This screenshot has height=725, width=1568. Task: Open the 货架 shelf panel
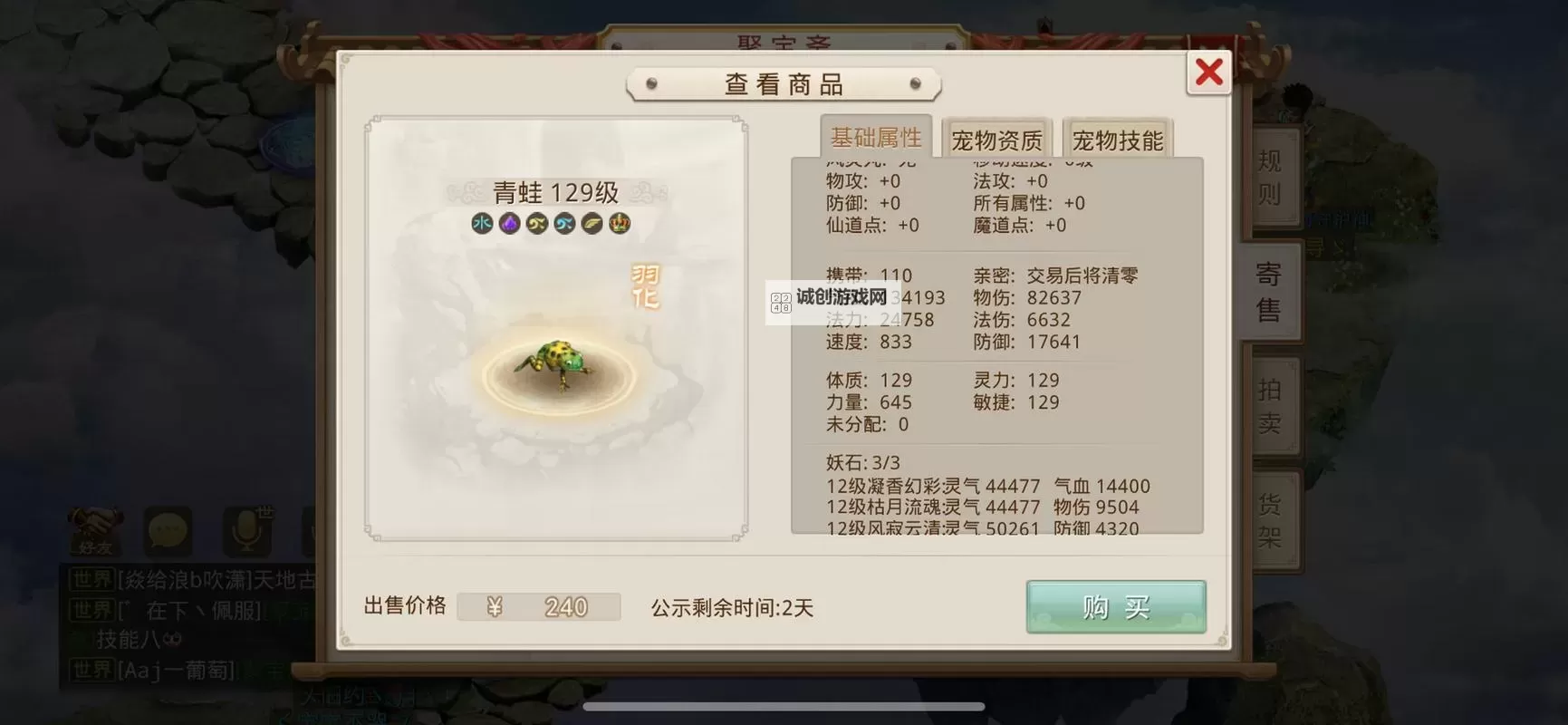[x=1270, y=517]
